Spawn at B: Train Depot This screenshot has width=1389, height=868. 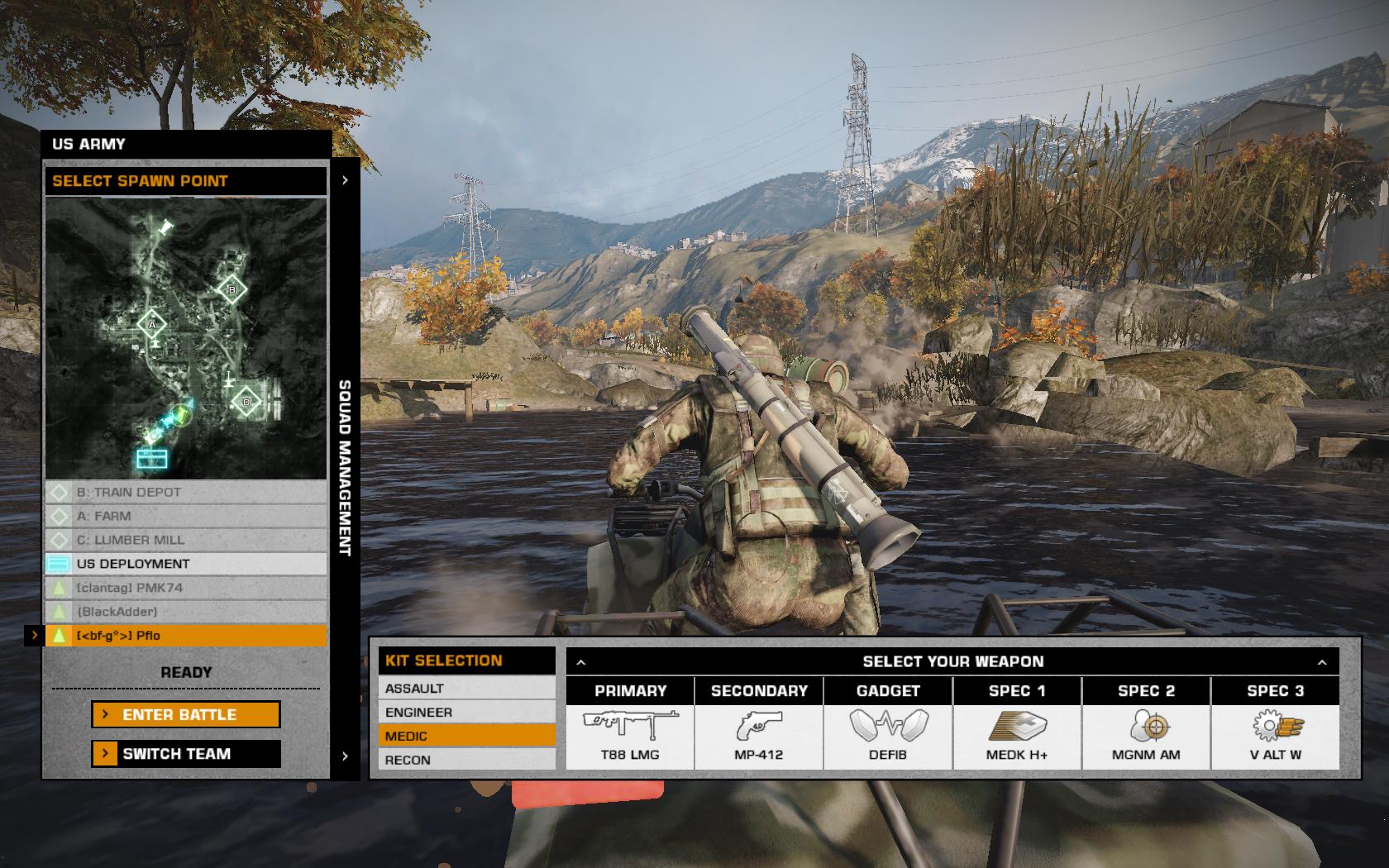[x=186, y=492]
